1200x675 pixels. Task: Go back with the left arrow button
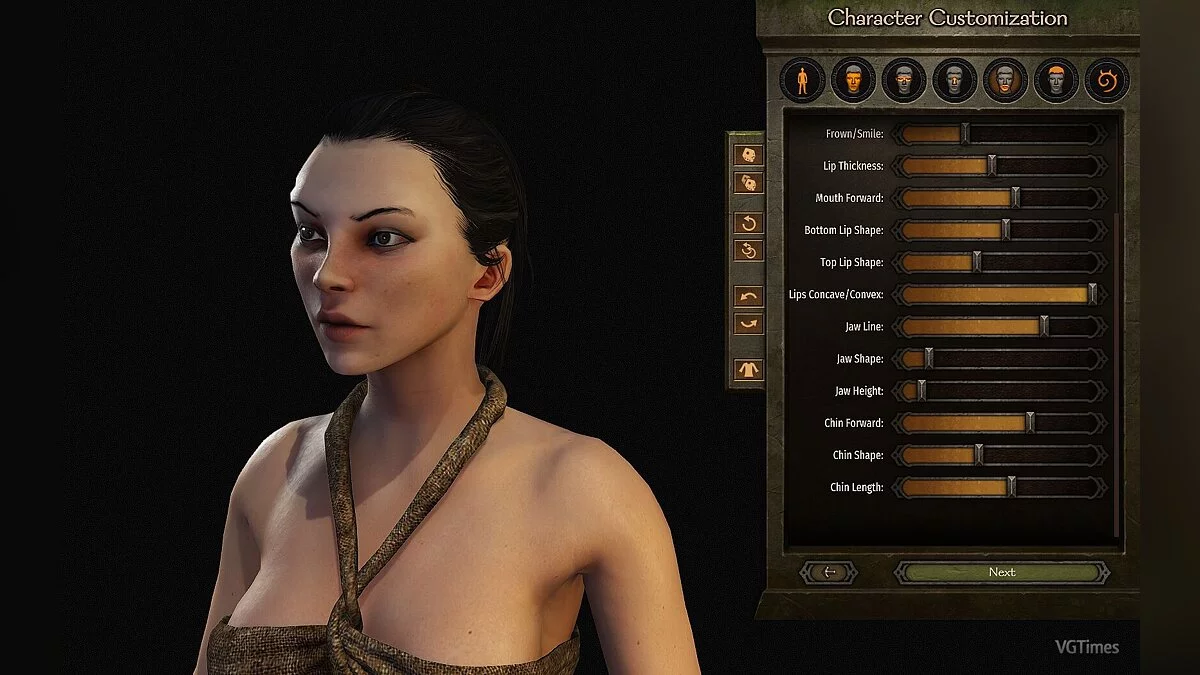pos(829,572)
